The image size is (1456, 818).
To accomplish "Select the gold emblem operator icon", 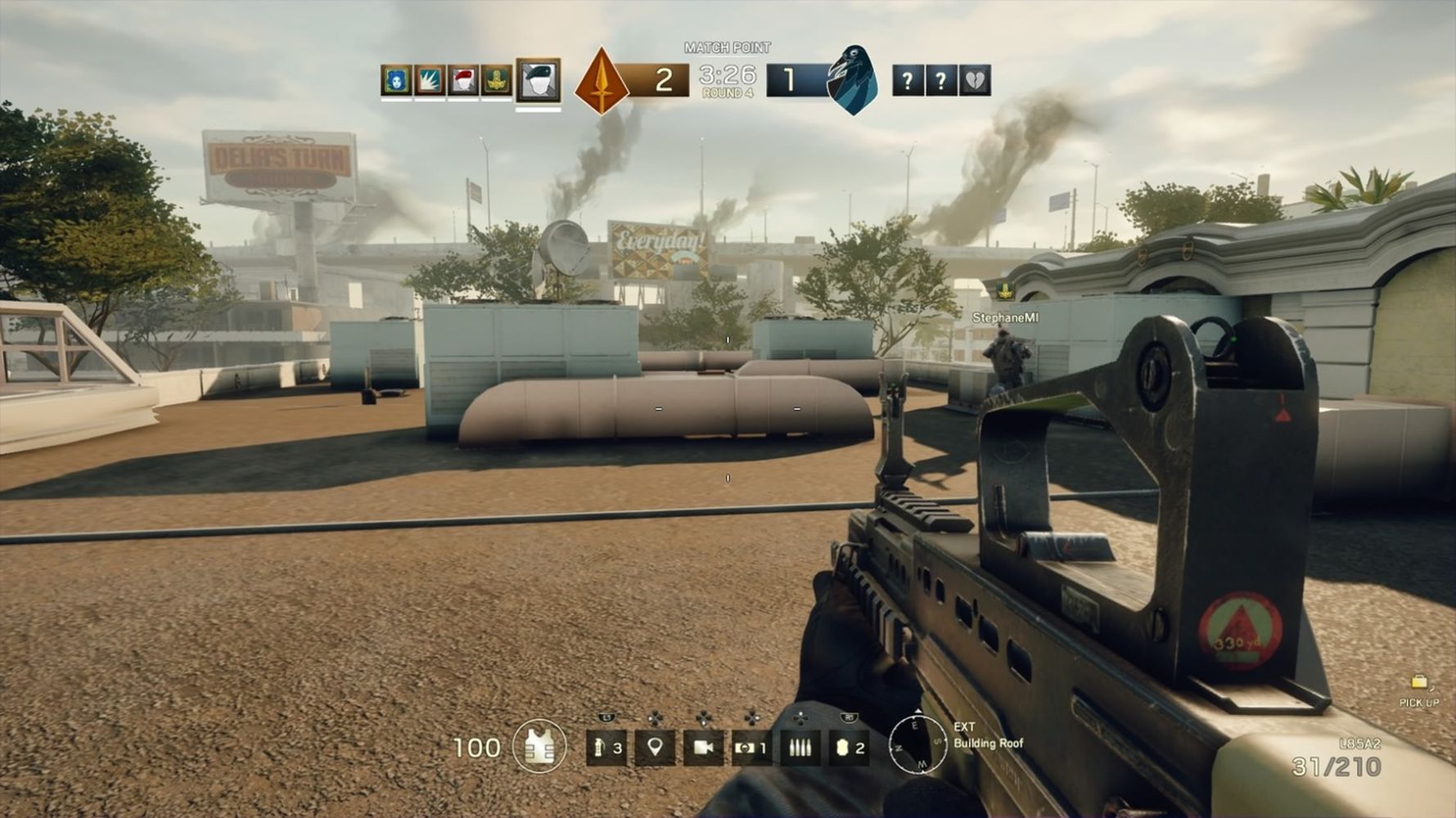I will pyautogui.click(x=496, y=80).
